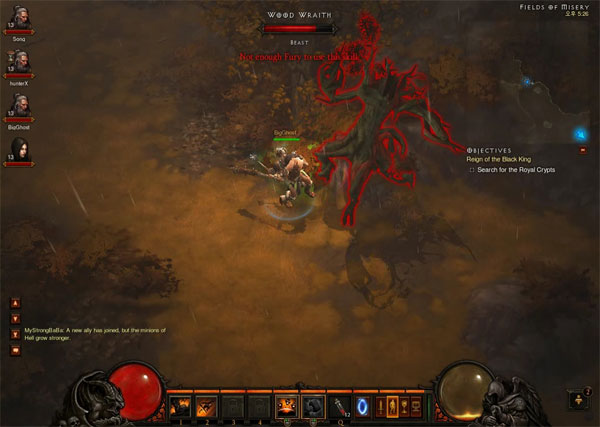The image size is (600, 427).
Task: Click the bottom chat panel button
Action: tap(15, 351)
